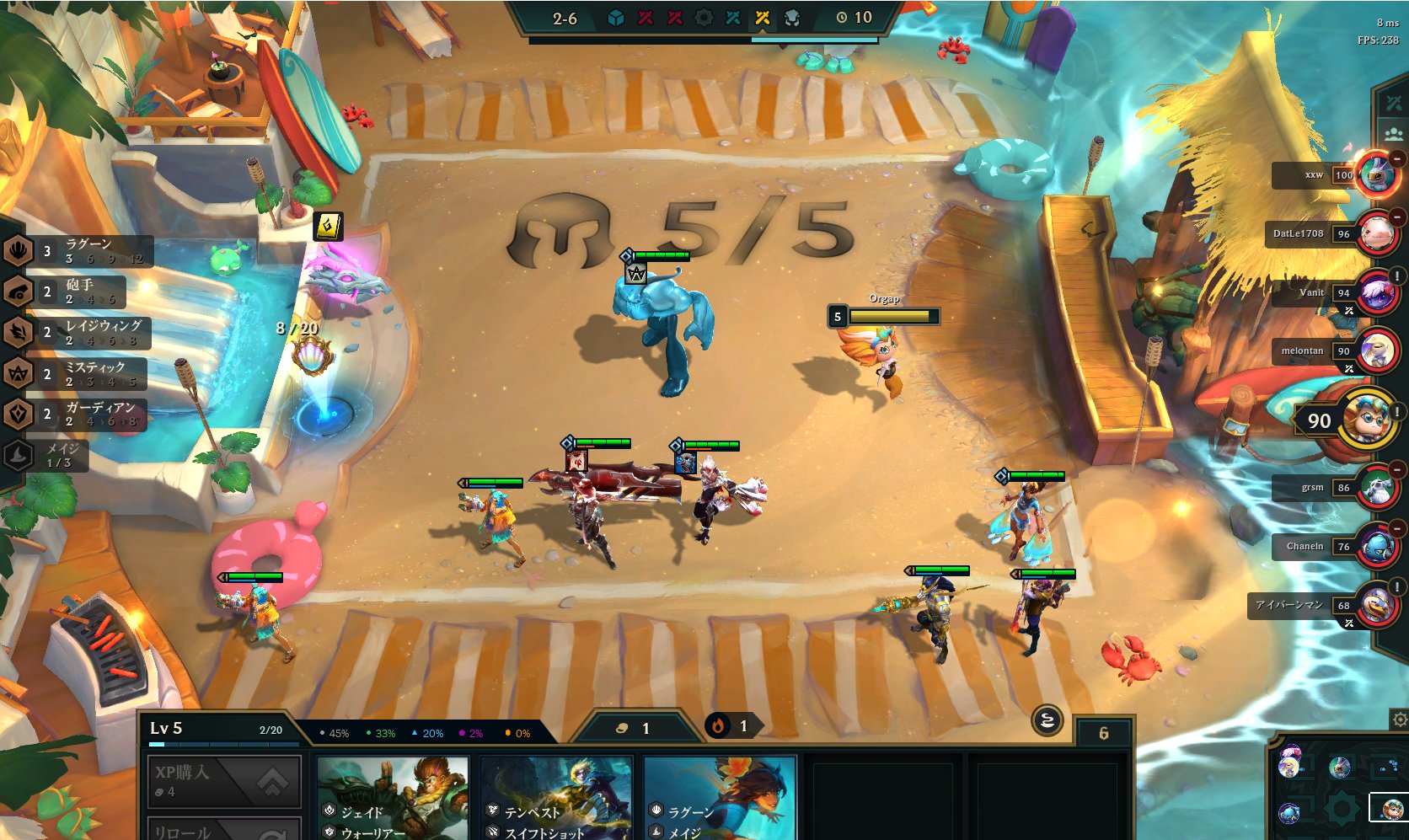
Task: Select the armory gear icon in the stage tracker
Action: (704, 18)
